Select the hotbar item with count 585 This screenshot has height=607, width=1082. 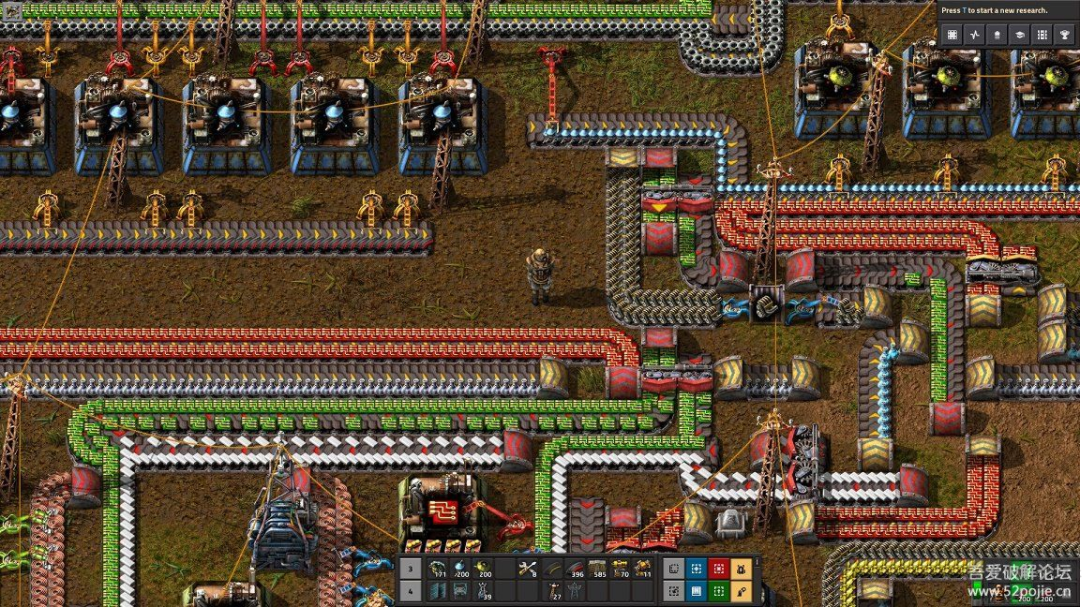[x=599, y=569]
